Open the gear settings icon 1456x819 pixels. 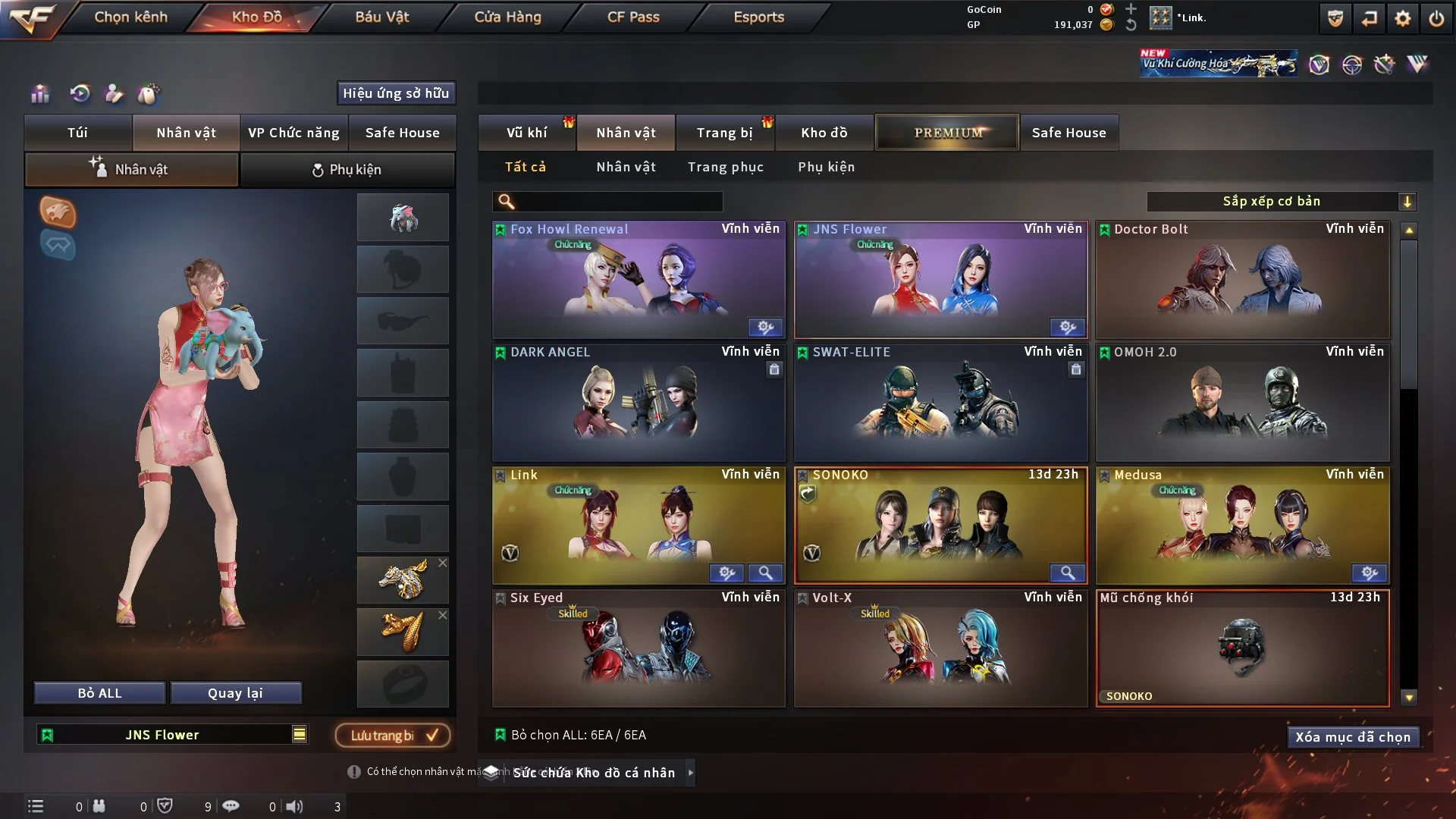pyautogui.click(x=1402, y=18)
